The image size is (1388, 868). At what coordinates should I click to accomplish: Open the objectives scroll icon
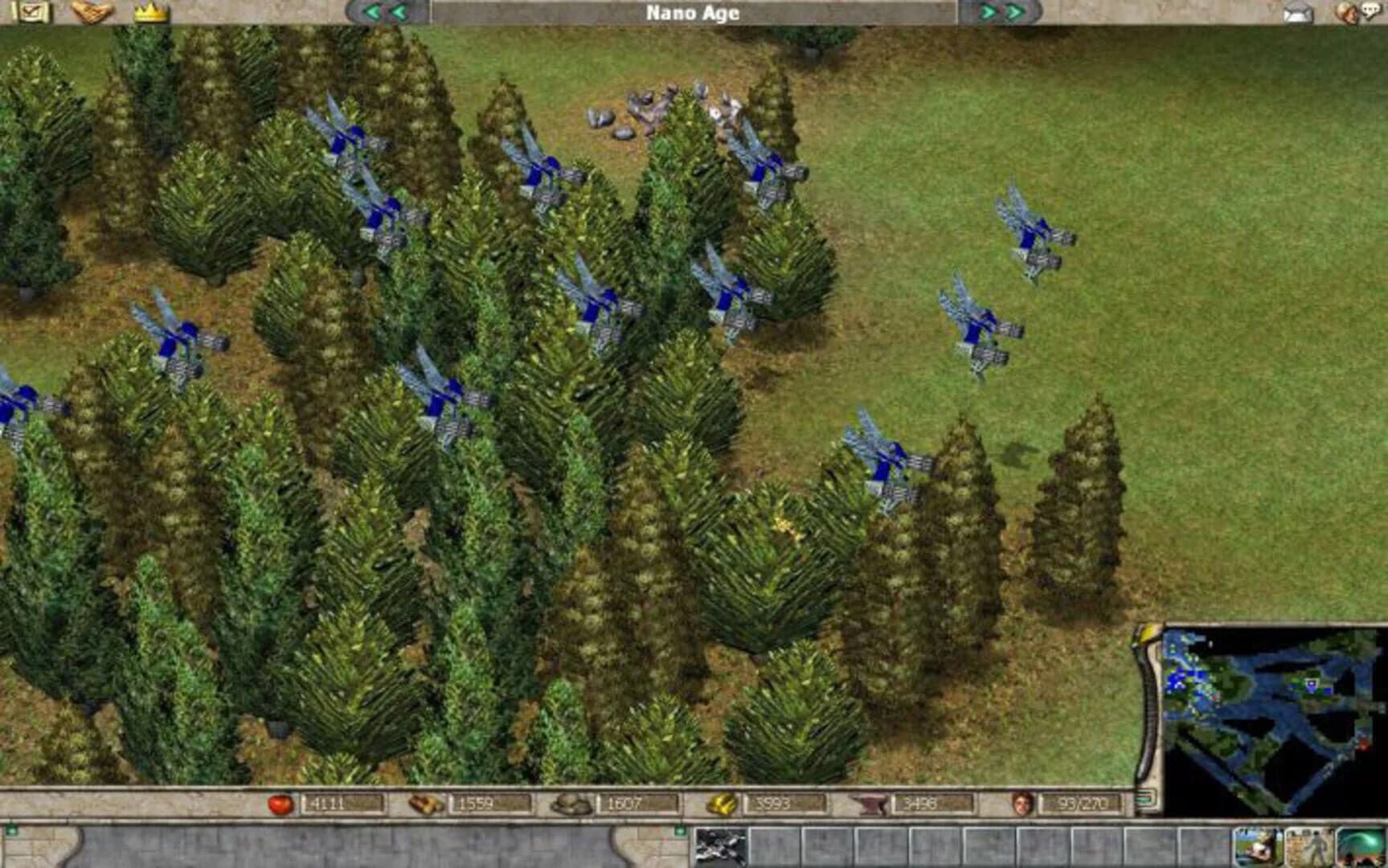click(32, 12)
